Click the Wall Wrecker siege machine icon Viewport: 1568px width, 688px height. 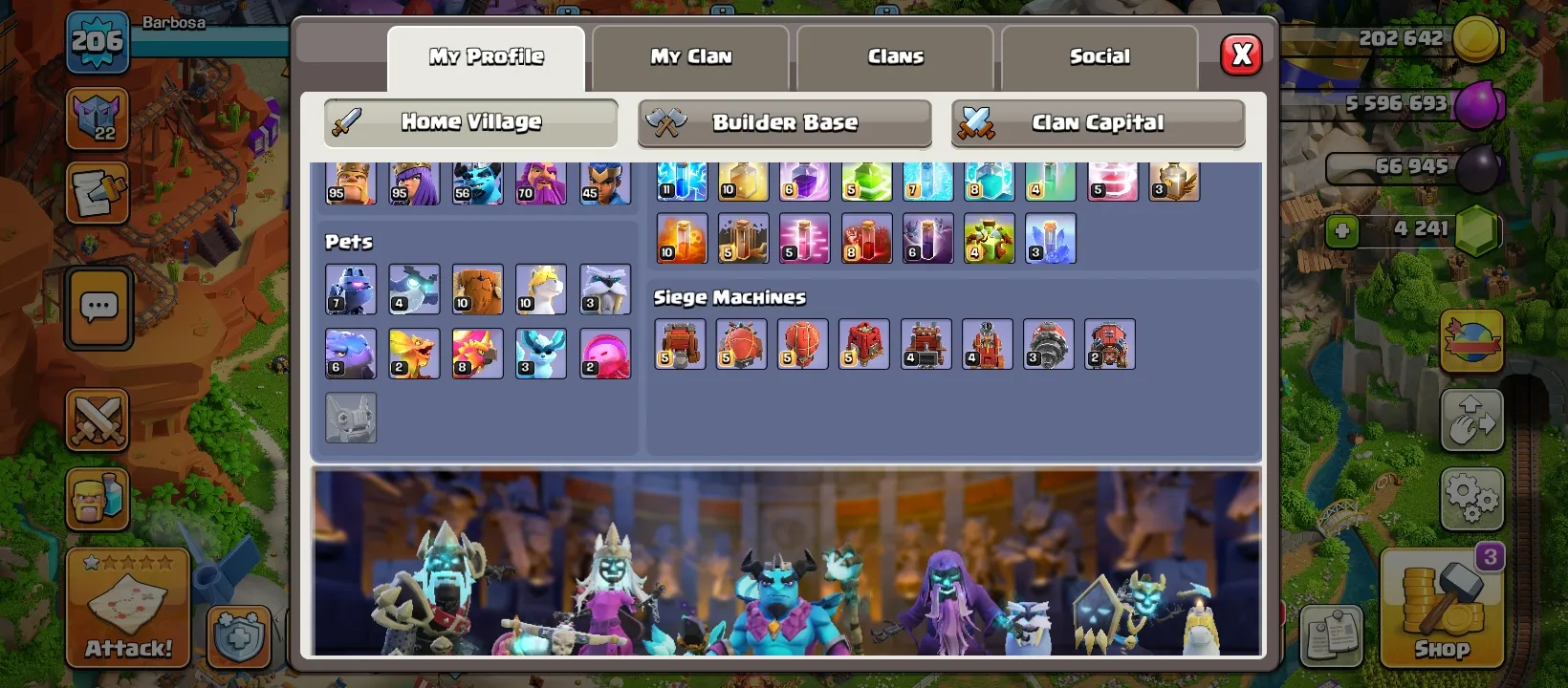point(680,344)
